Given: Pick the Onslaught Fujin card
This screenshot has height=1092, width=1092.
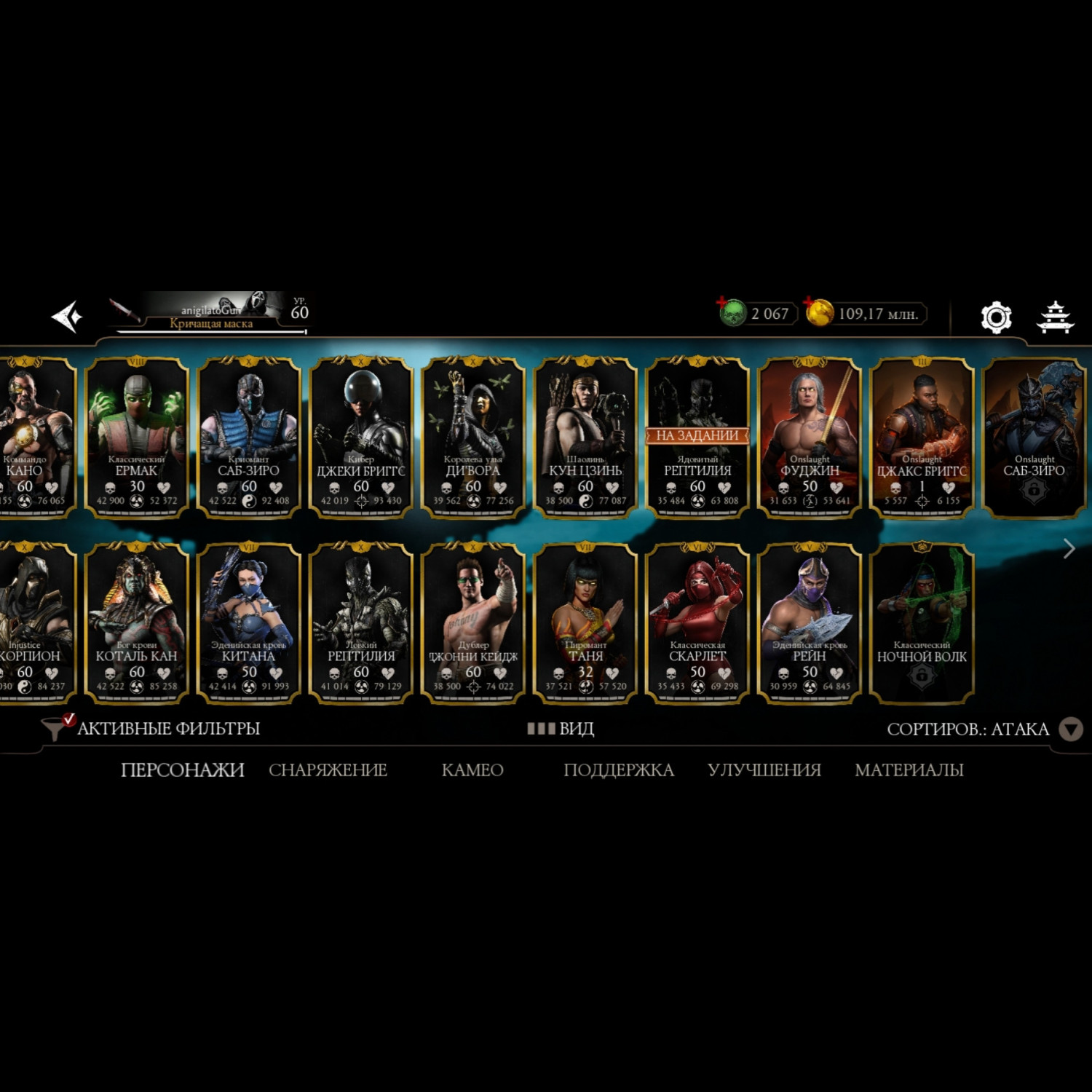Looking at the screenshot, I should (810, 437).
